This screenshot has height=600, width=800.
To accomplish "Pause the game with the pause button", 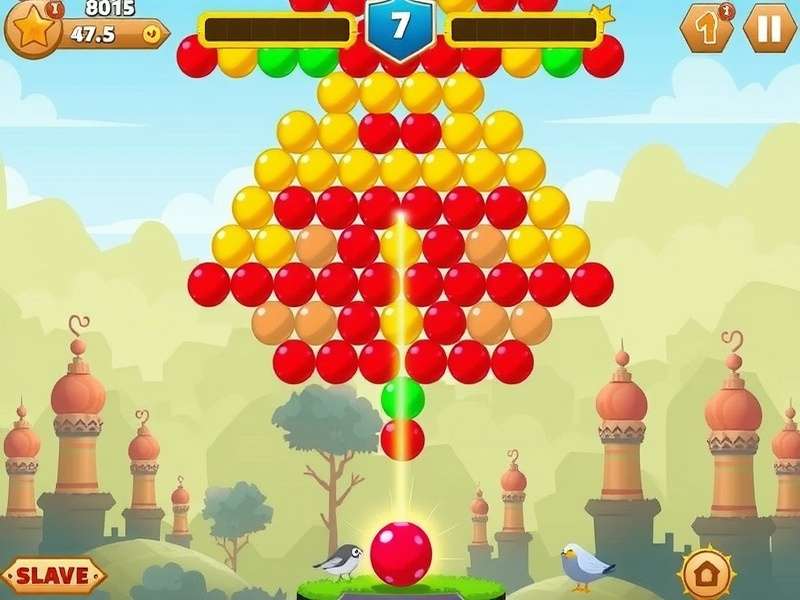I will [769, 28].
